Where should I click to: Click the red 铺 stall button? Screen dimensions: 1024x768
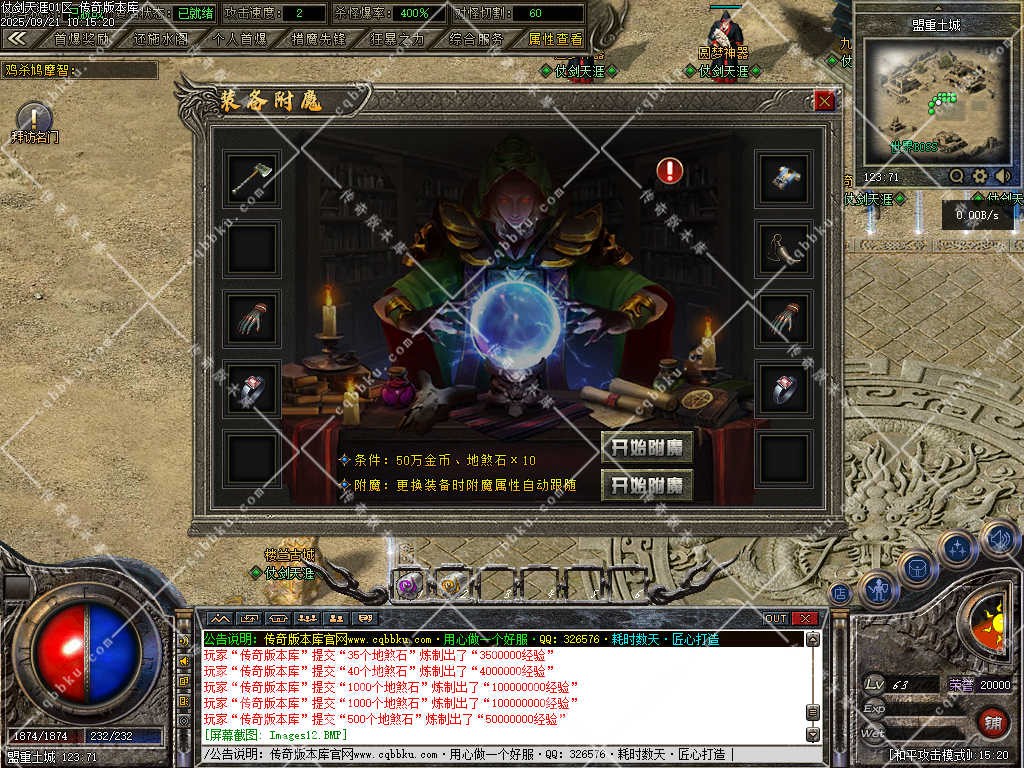(x=993, y=722)
